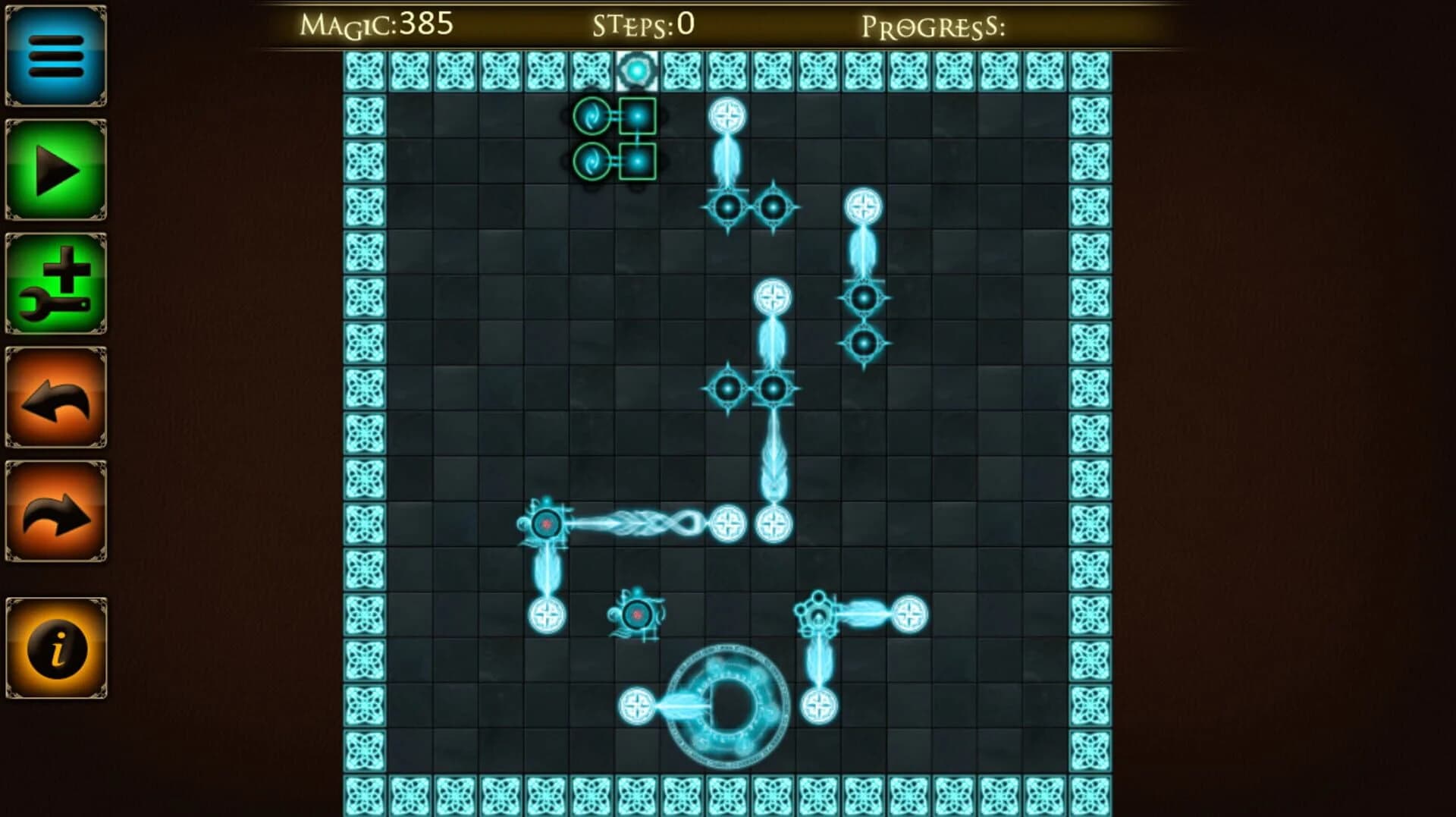Select the lower green-outlined square orb node
1456x817 pixels.
coord(639,162)
